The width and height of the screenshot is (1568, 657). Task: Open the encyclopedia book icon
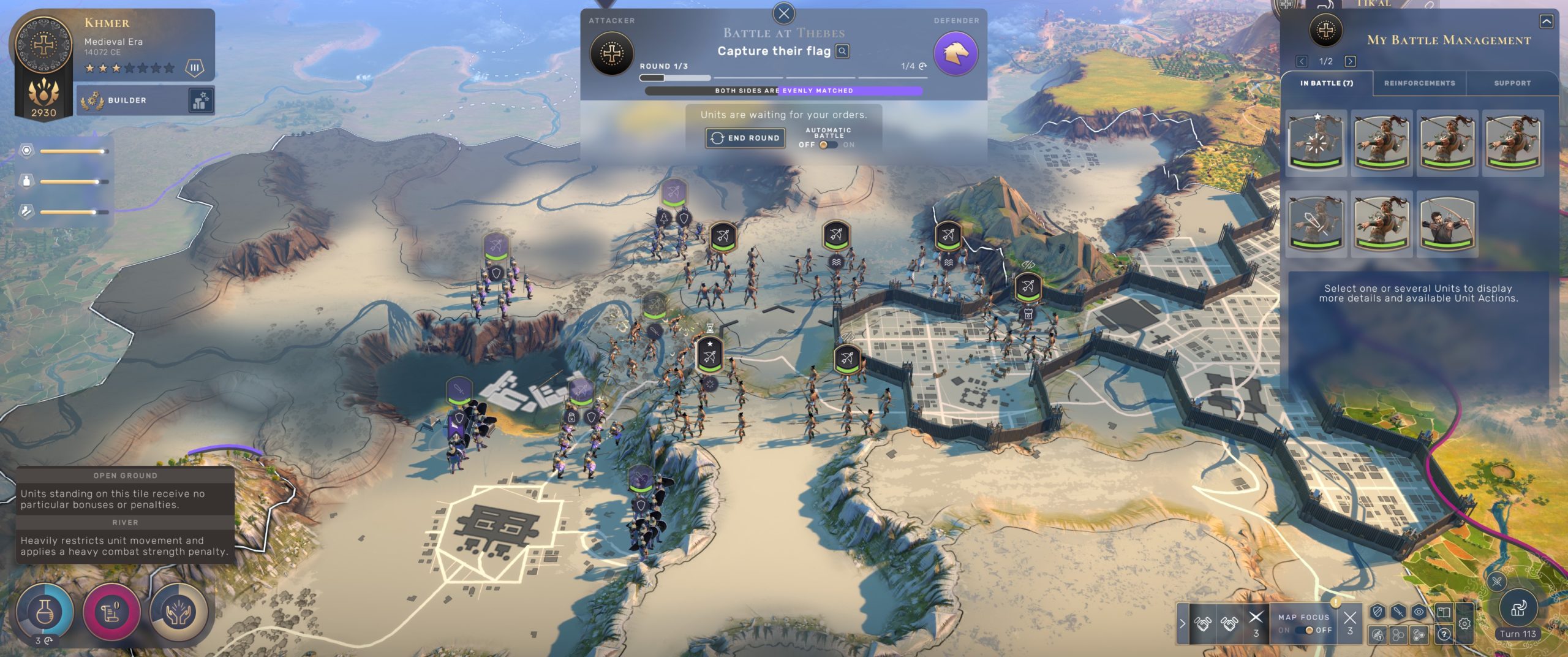pyautogui.click(x=1443, y=612)
